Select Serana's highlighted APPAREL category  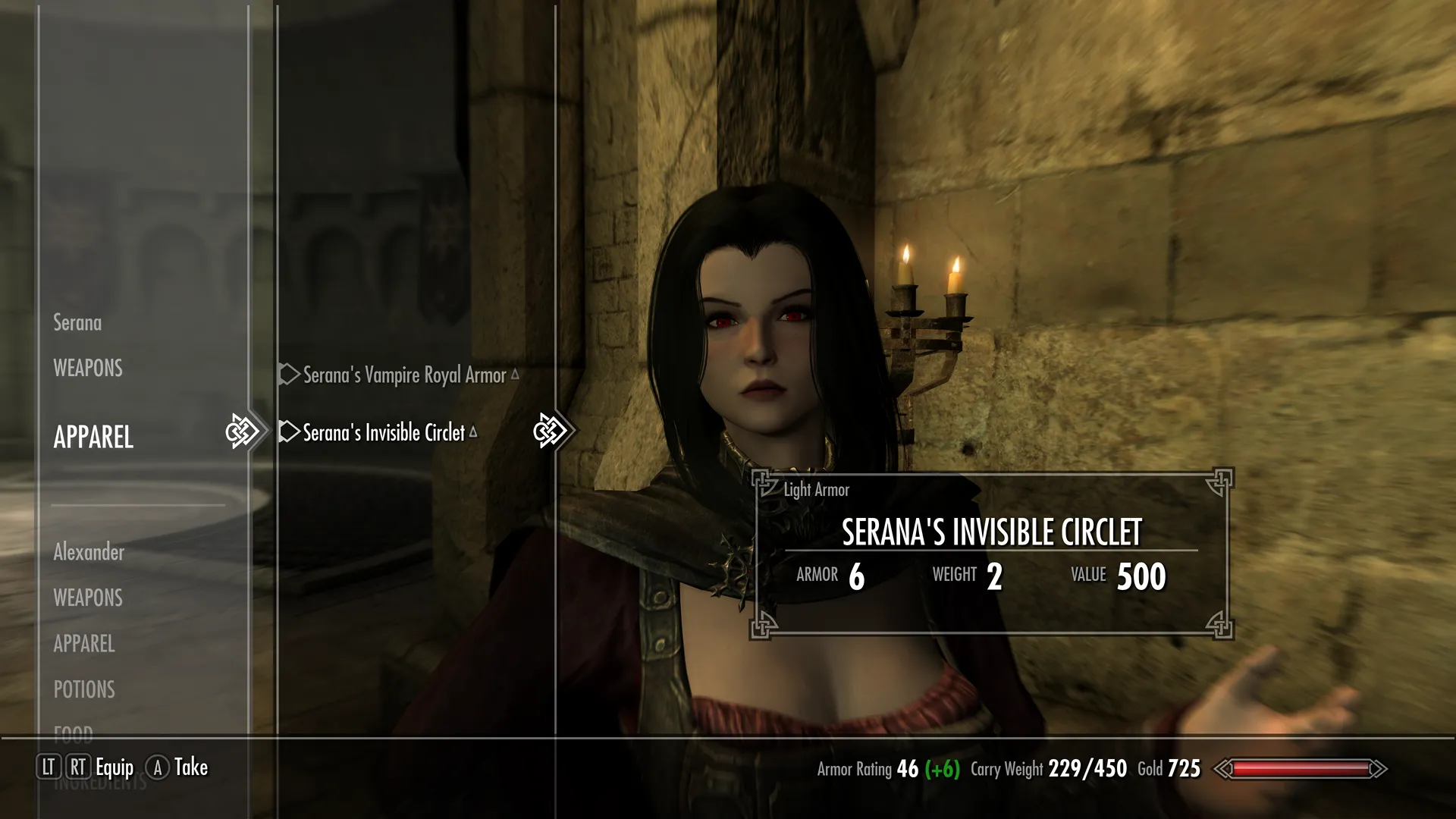[x=93, y=438]
